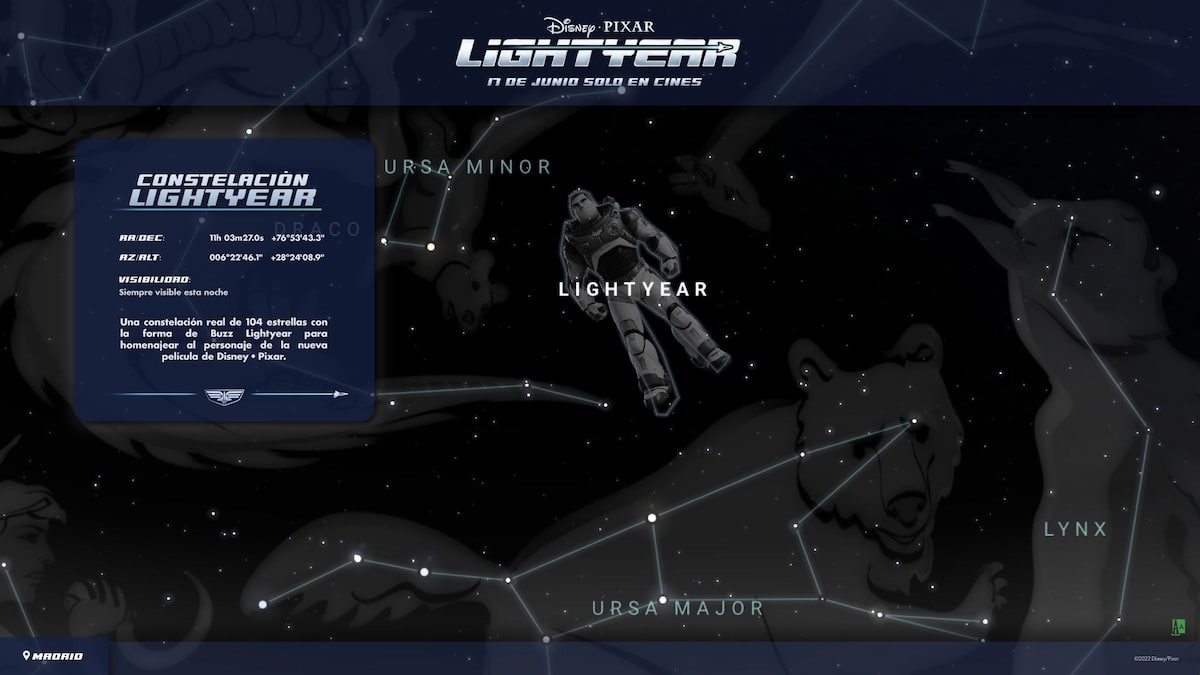Click the Constelación Lightyear info panel title
Screen dimensions: 1200x675
[x=225, y=190]
